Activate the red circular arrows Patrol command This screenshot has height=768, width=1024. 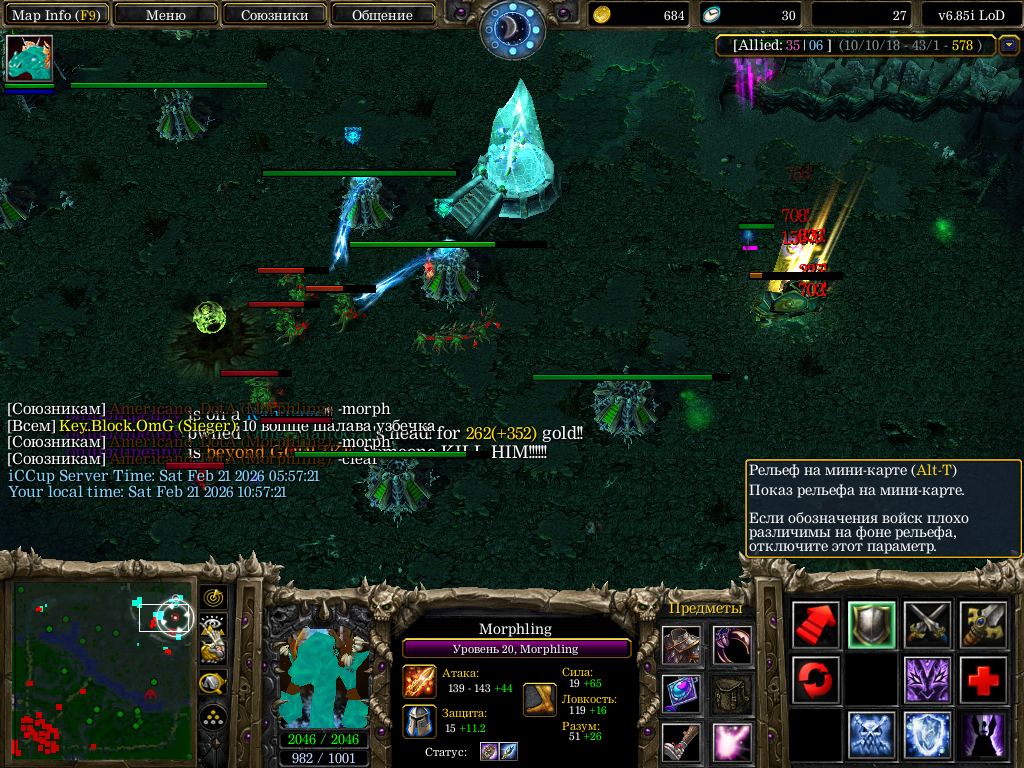[x=816, y=680]
